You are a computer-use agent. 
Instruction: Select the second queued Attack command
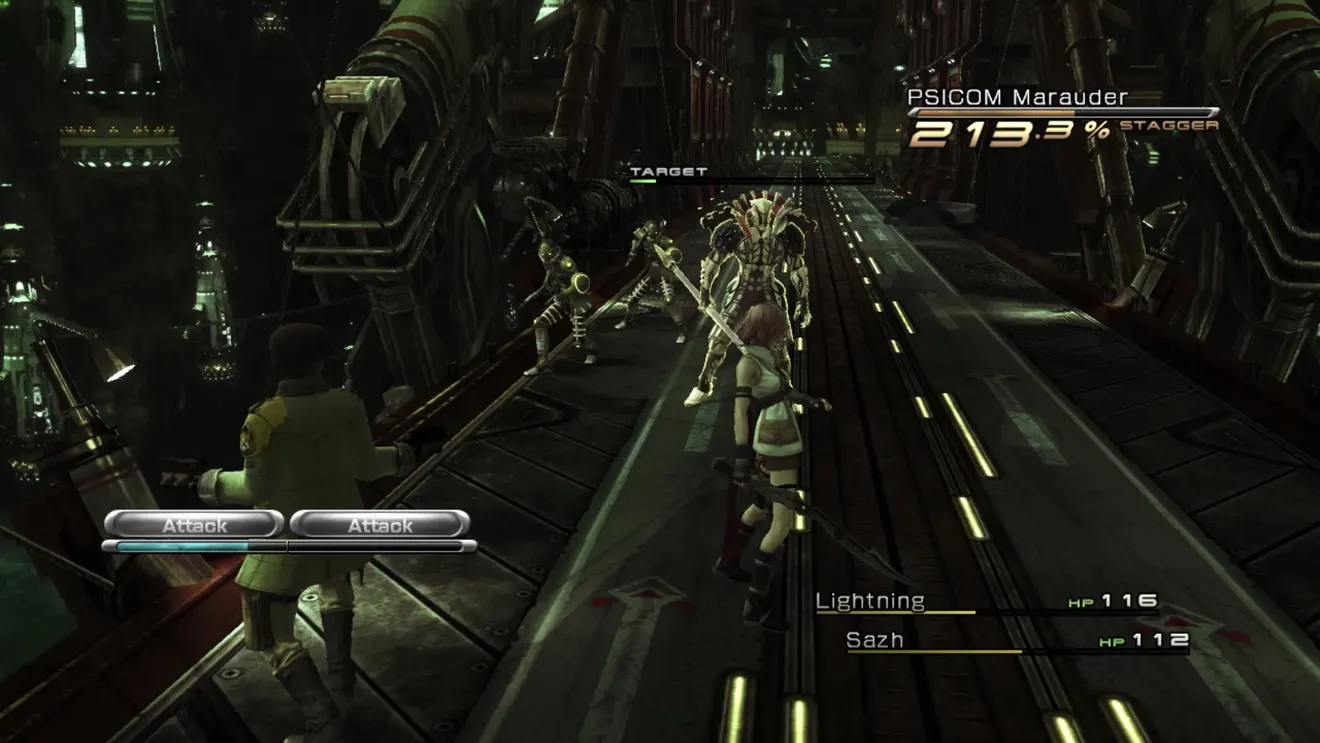380,524
